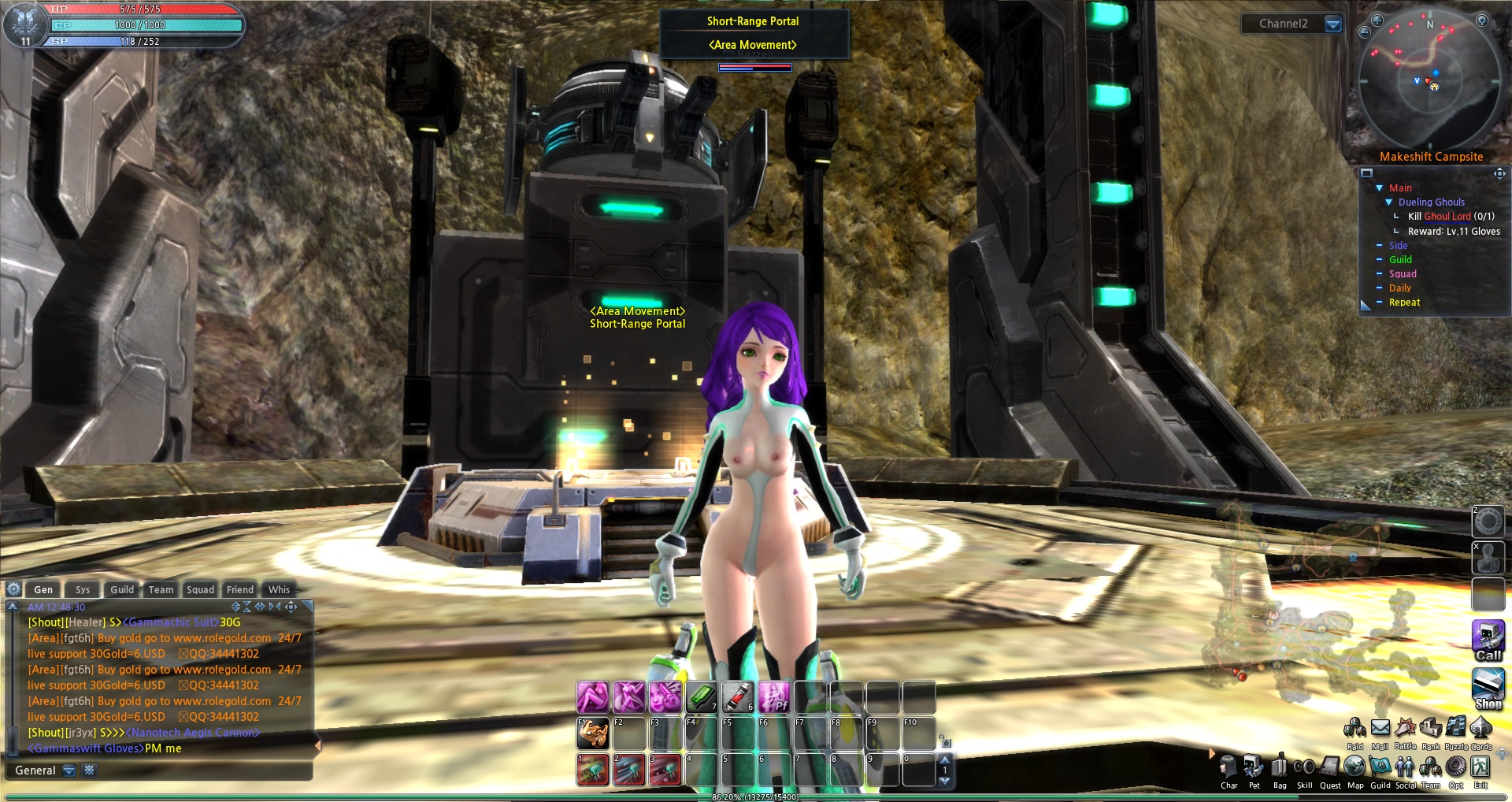Screen dimensions: 1512x802
Task: Activate the skill in hotbar slot 1
Action: point(592,770)
